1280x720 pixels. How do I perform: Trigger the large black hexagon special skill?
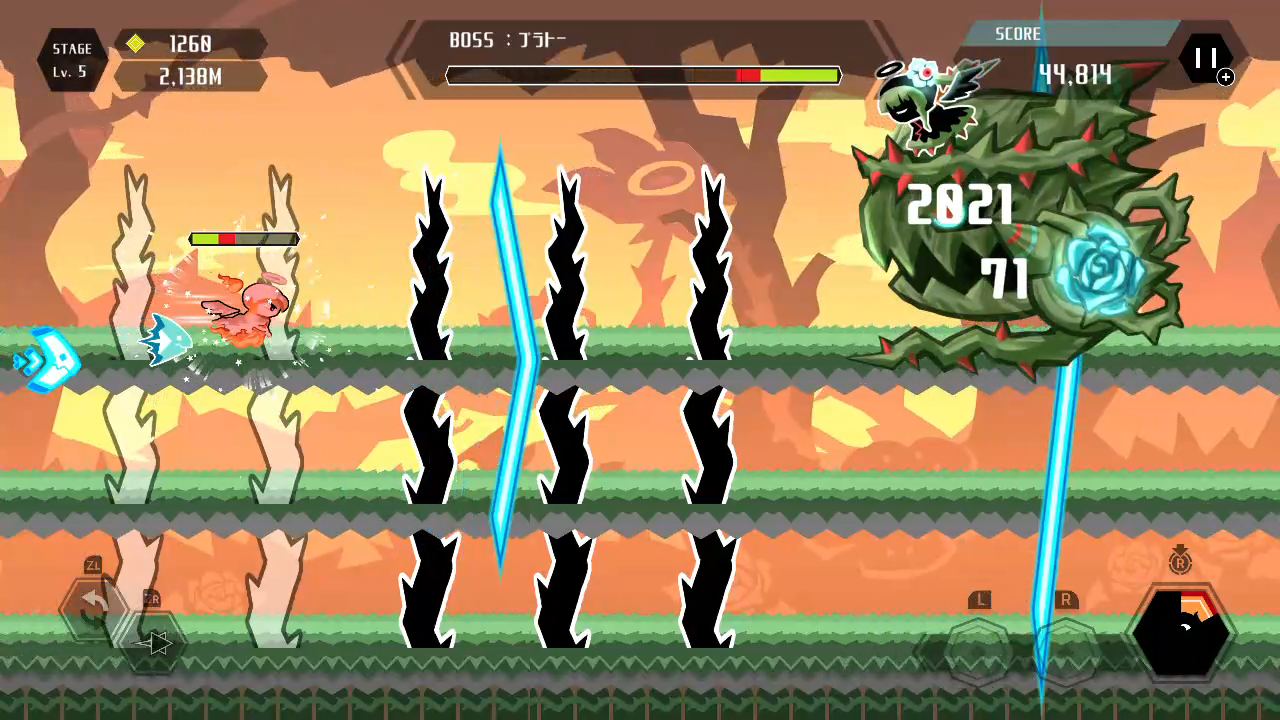coord(1180,634)
